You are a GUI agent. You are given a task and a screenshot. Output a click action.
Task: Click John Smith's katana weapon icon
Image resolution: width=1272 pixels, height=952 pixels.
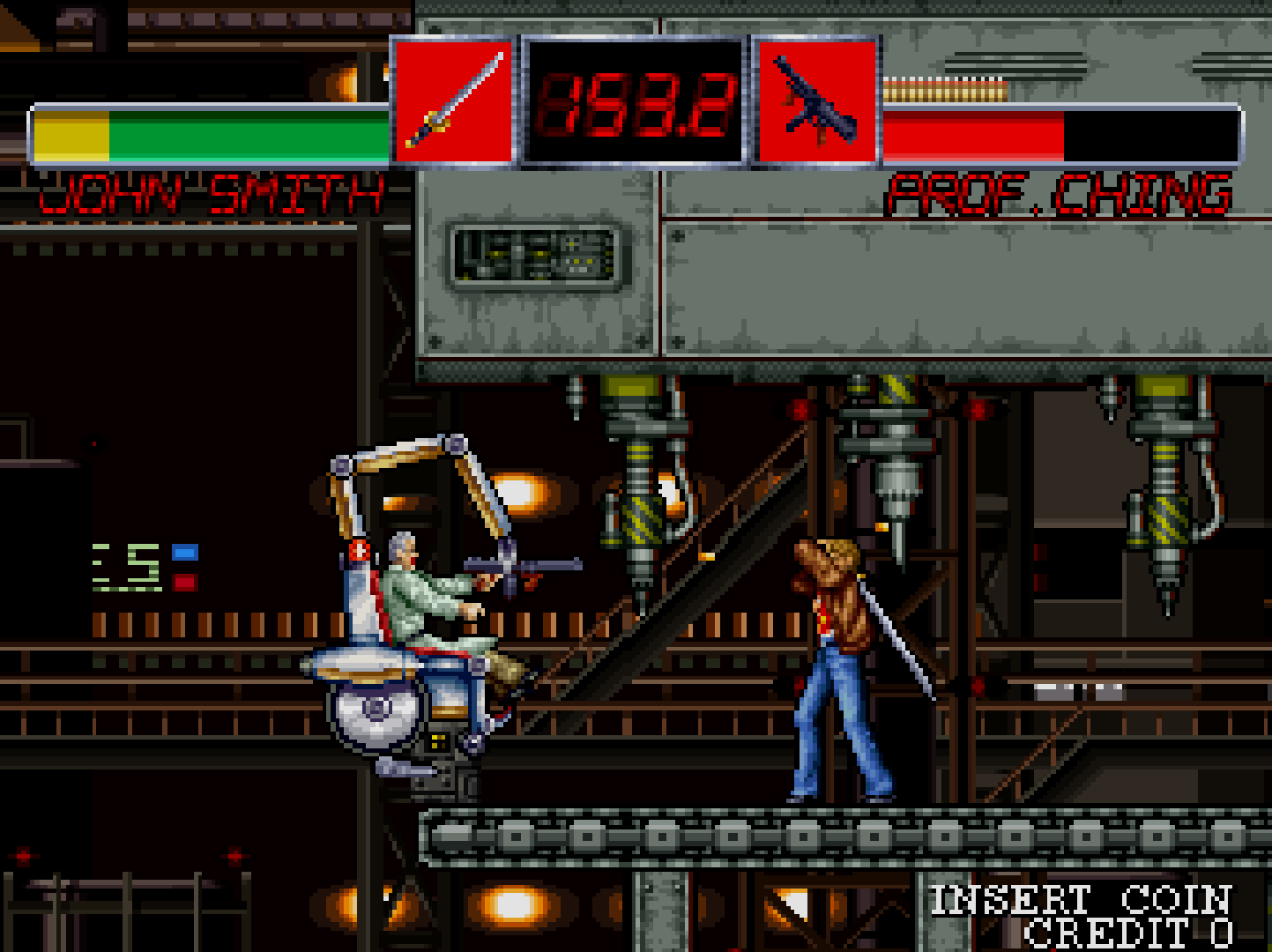(453, 100)
